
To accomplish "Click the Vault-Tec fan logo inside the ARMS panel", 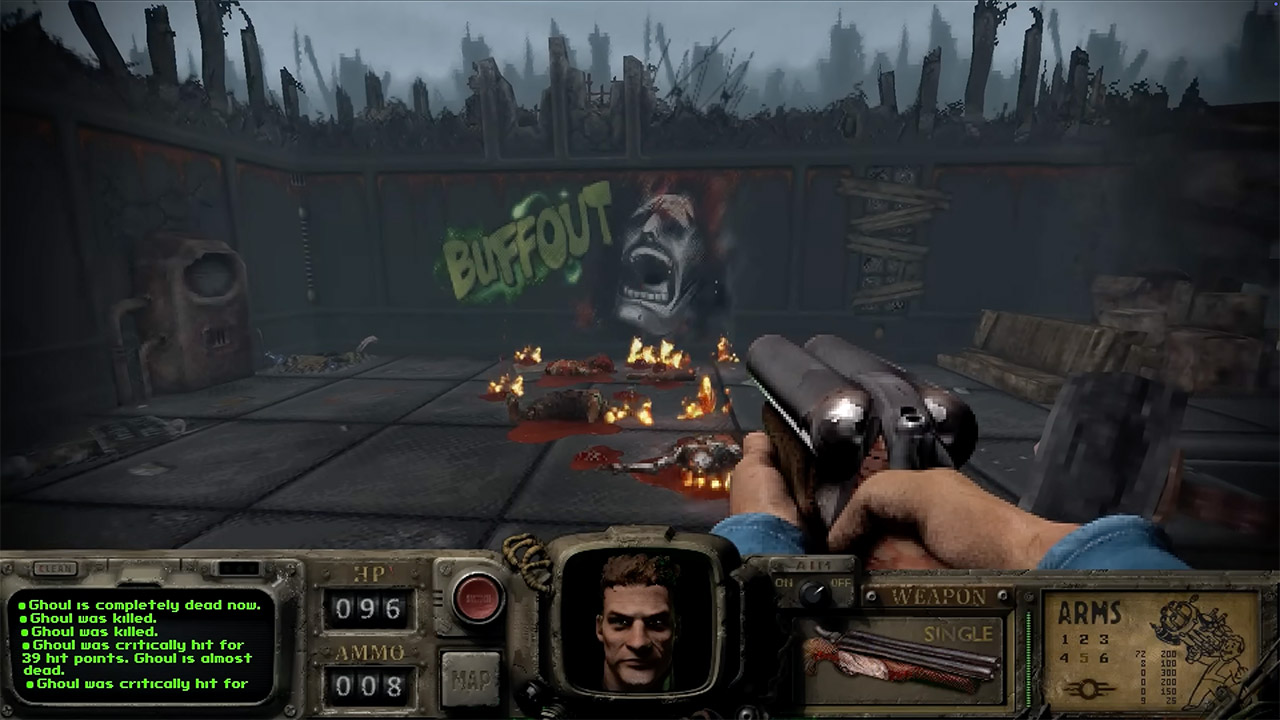I will [x=1088, y=687].
